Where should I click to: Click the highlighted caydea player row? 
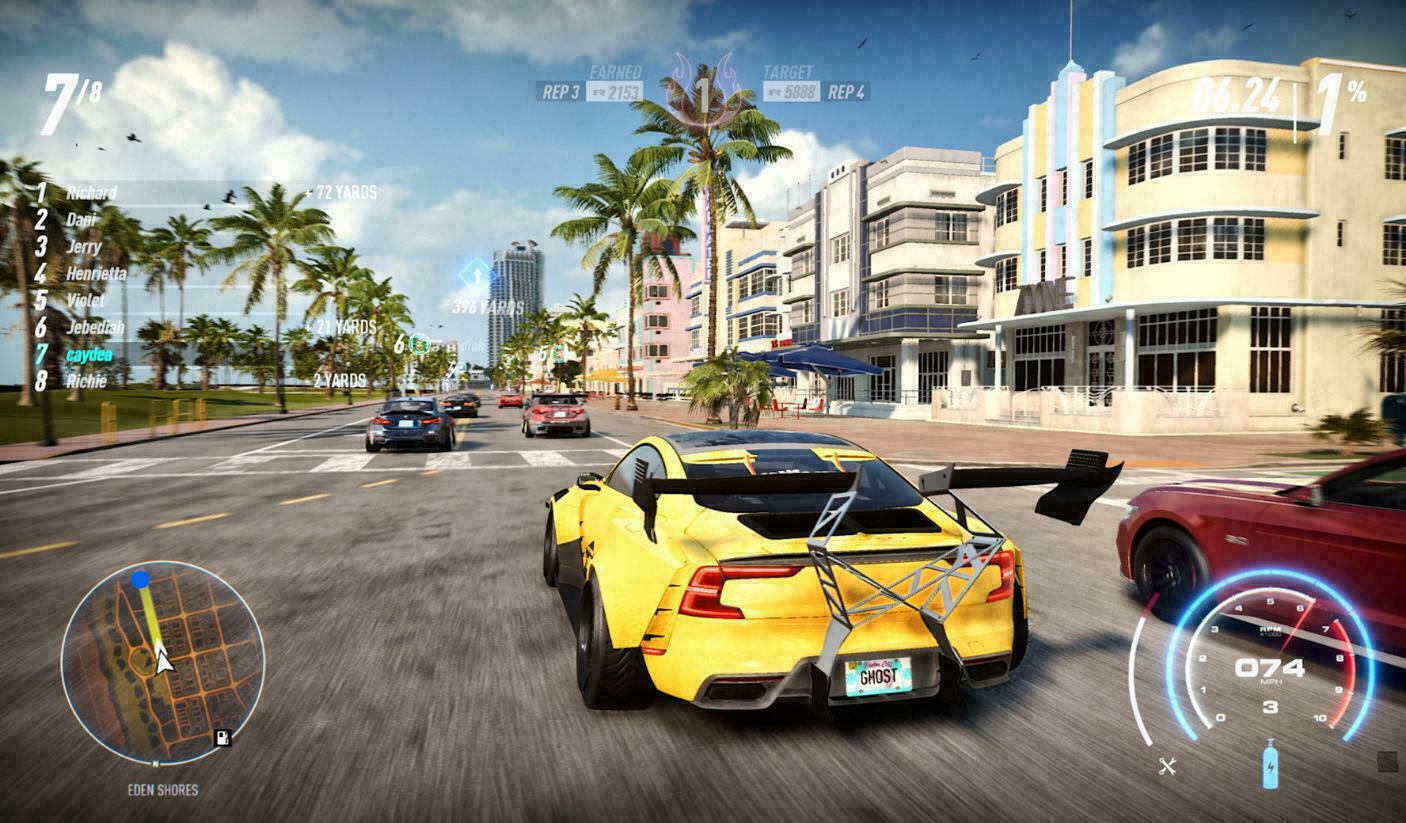(x=89, y=354)
